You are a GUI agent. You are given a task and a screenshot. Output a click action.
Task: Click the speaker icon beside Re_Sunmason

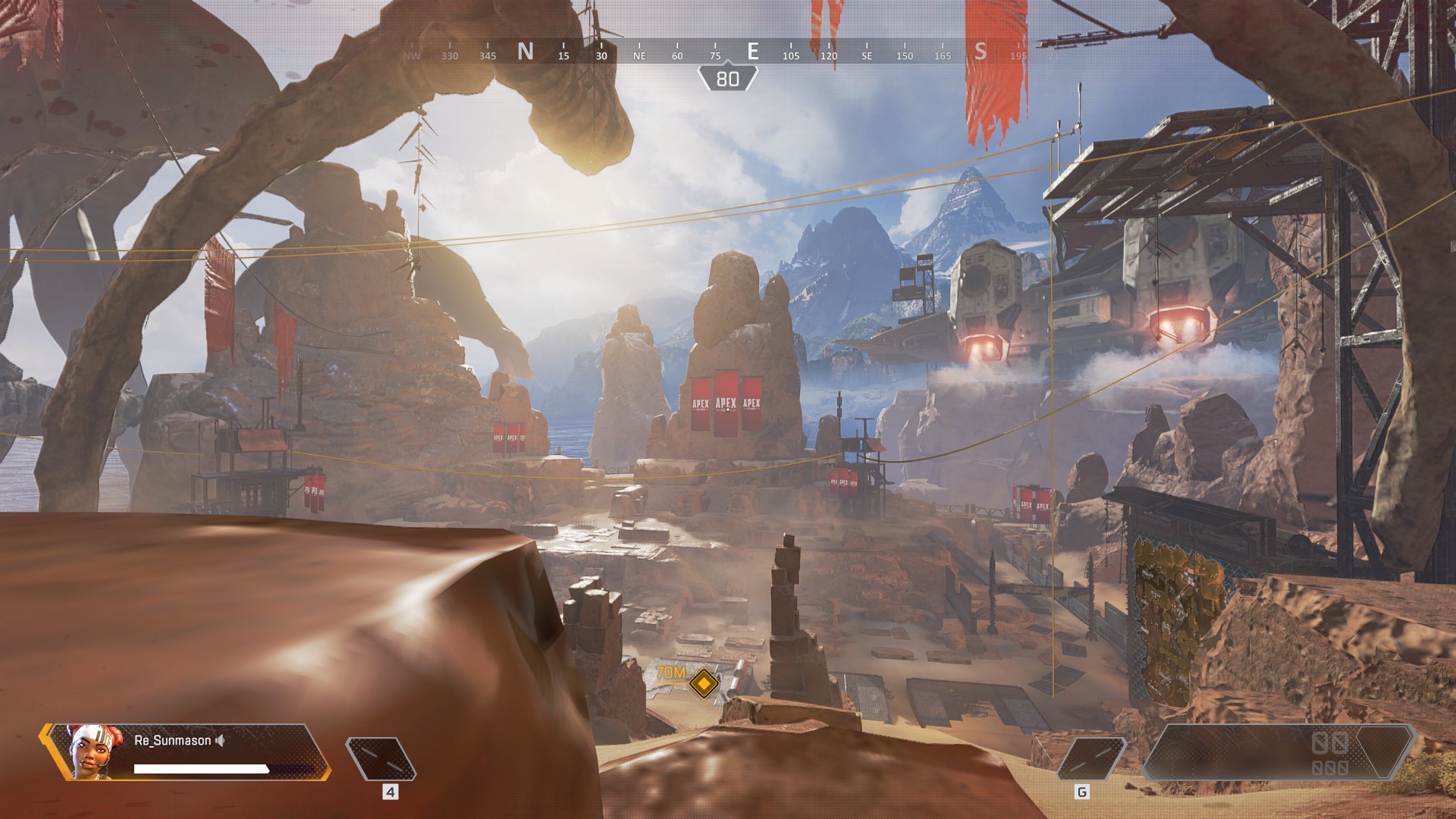tap(220, 741)
